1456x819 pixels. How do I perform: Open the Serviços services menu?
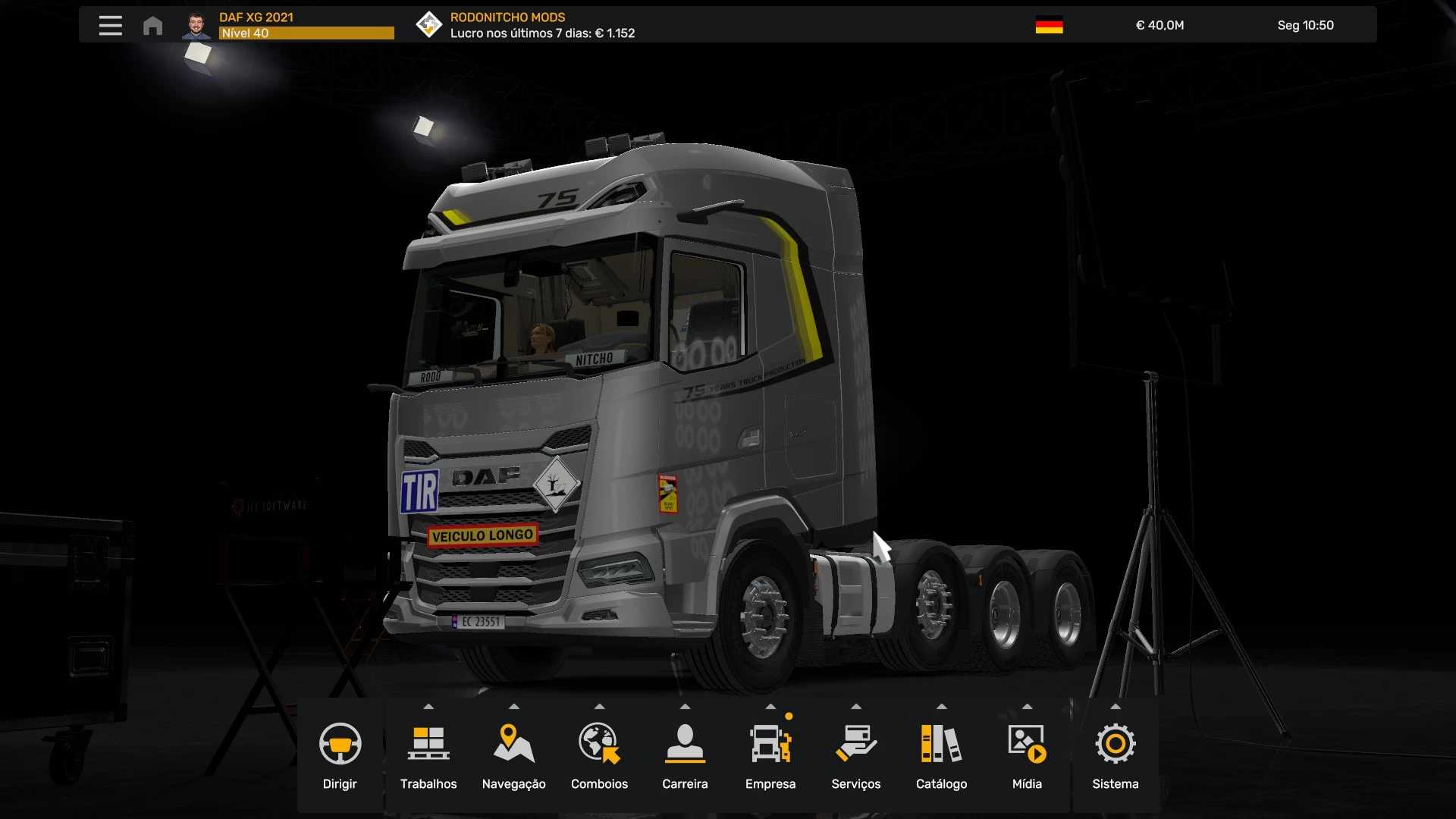click(x=855, y=755)
